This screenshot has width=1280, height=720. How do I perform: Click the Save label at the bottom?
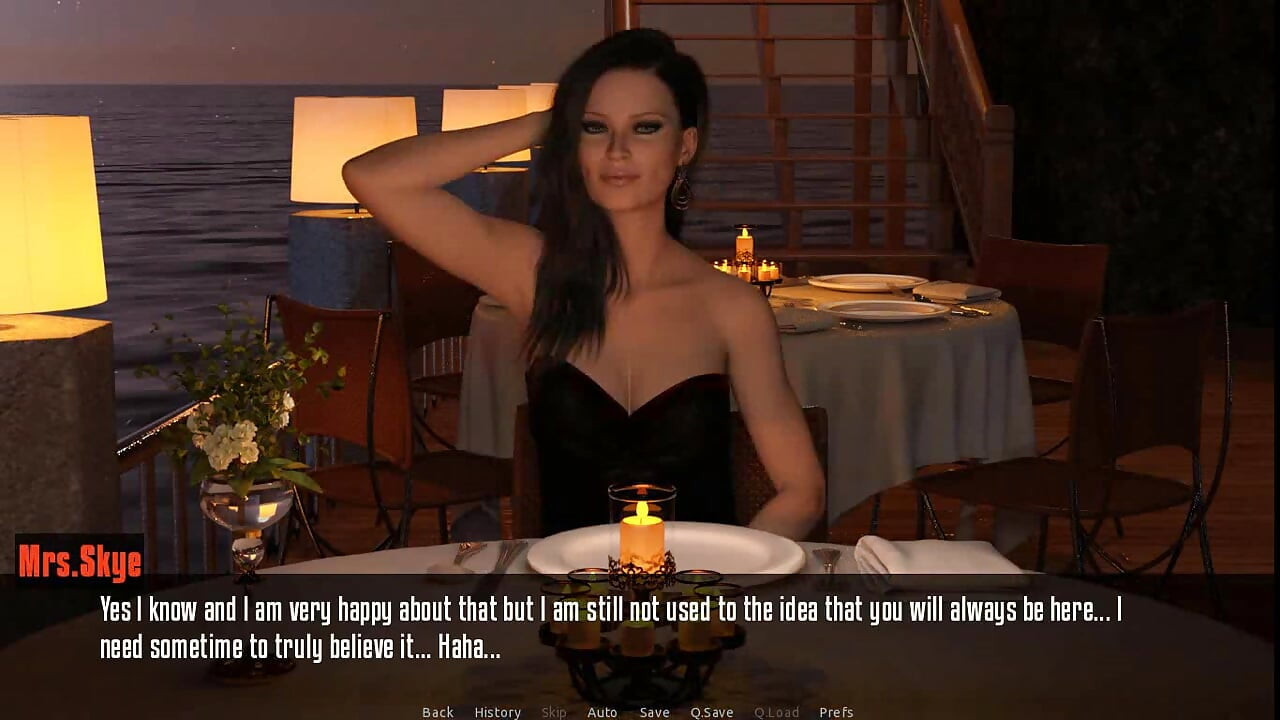coord(654,712)
